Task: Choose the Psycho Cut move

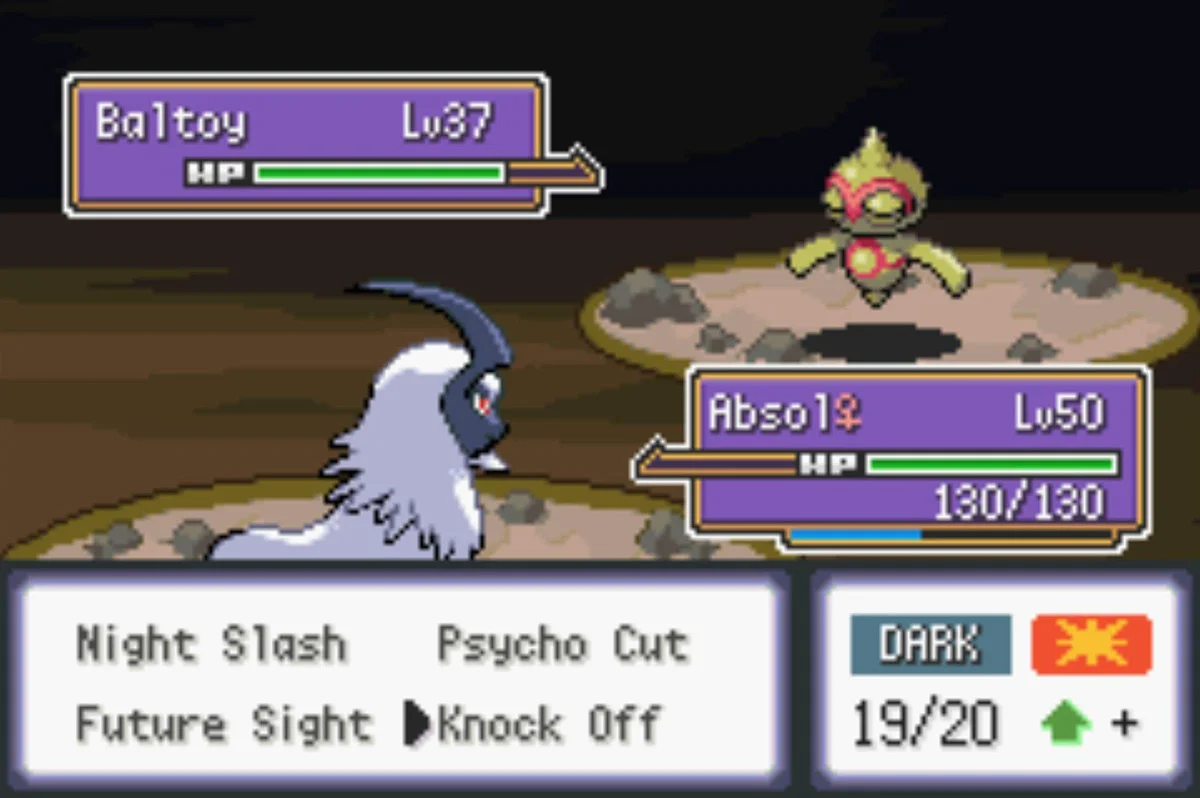Action: [562, 645]
